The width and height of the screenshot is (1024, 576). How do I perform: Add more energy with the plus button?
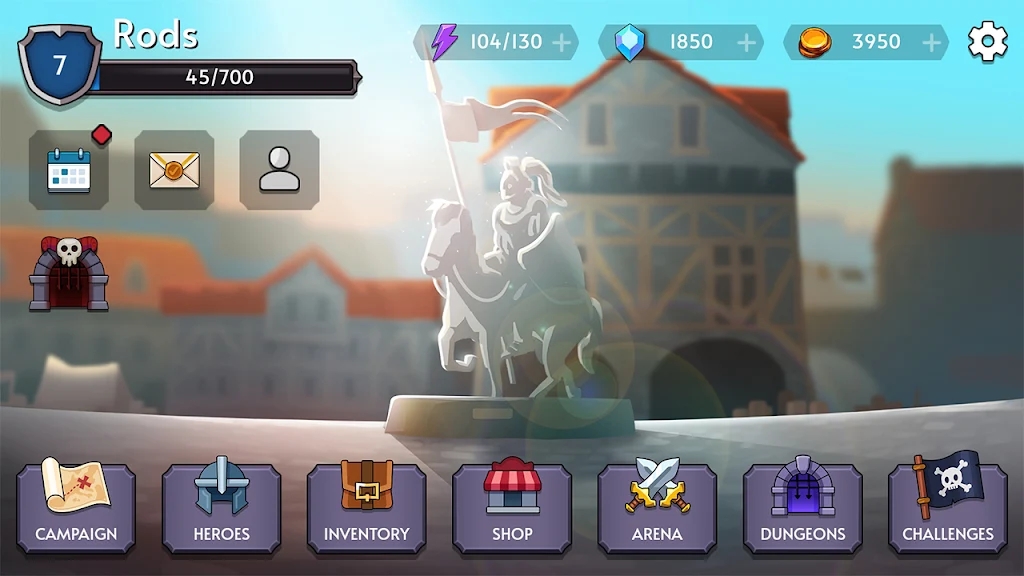pyautogui.click(x=562, y=42)
